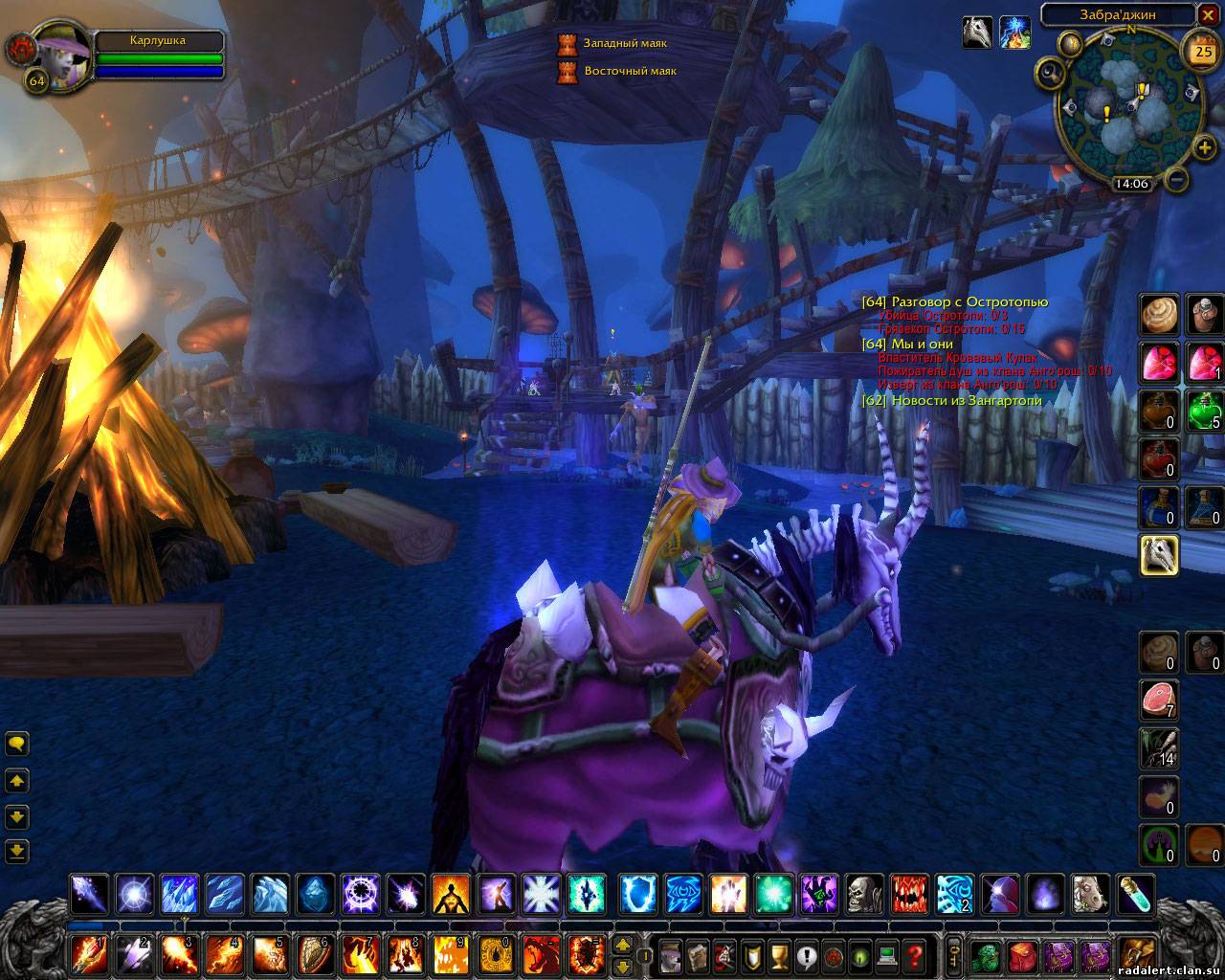Open the minimap tracking magnifier button
Viewport: 1225px width, 980px height.
click(x=1051, y=72)
